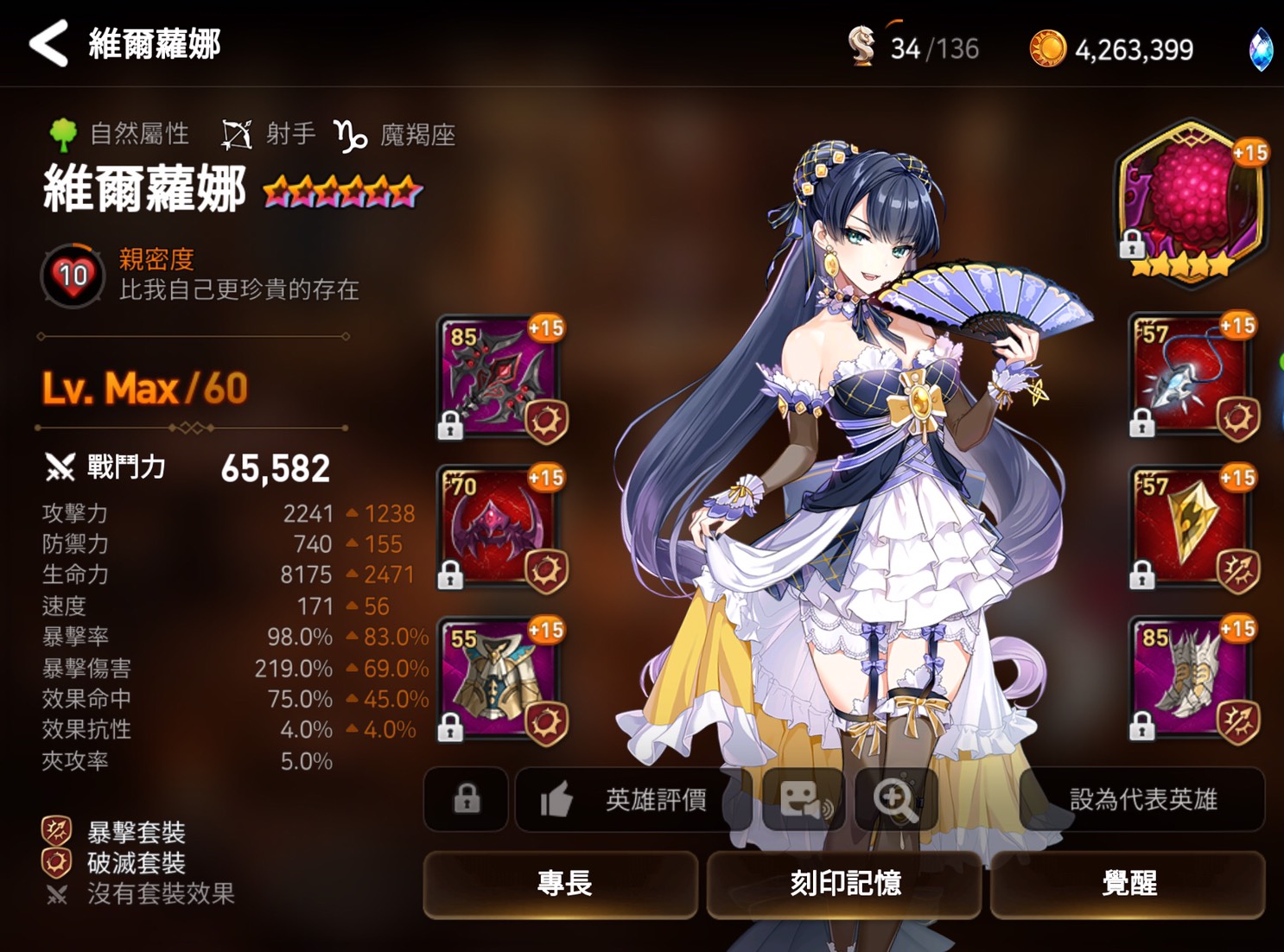Open the magnifier zoom view of the hero
The image size is (1284, 952).
[x=897, y=800]
